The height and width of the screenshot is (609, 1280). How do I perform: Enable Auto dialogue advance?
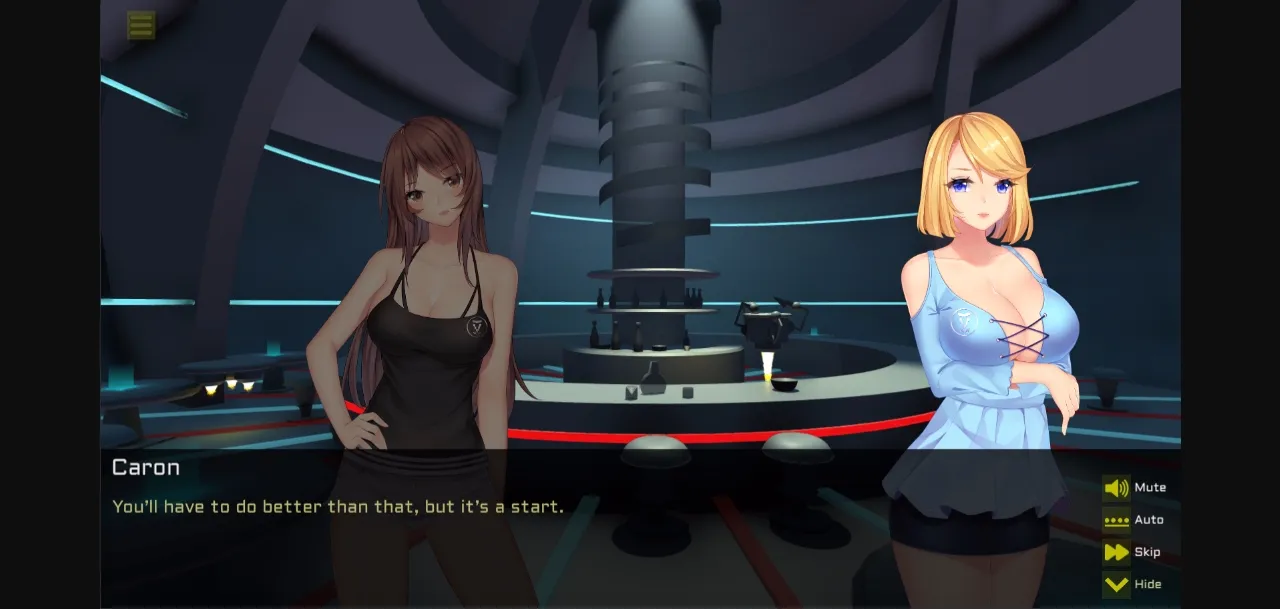tap(1116, 520)
